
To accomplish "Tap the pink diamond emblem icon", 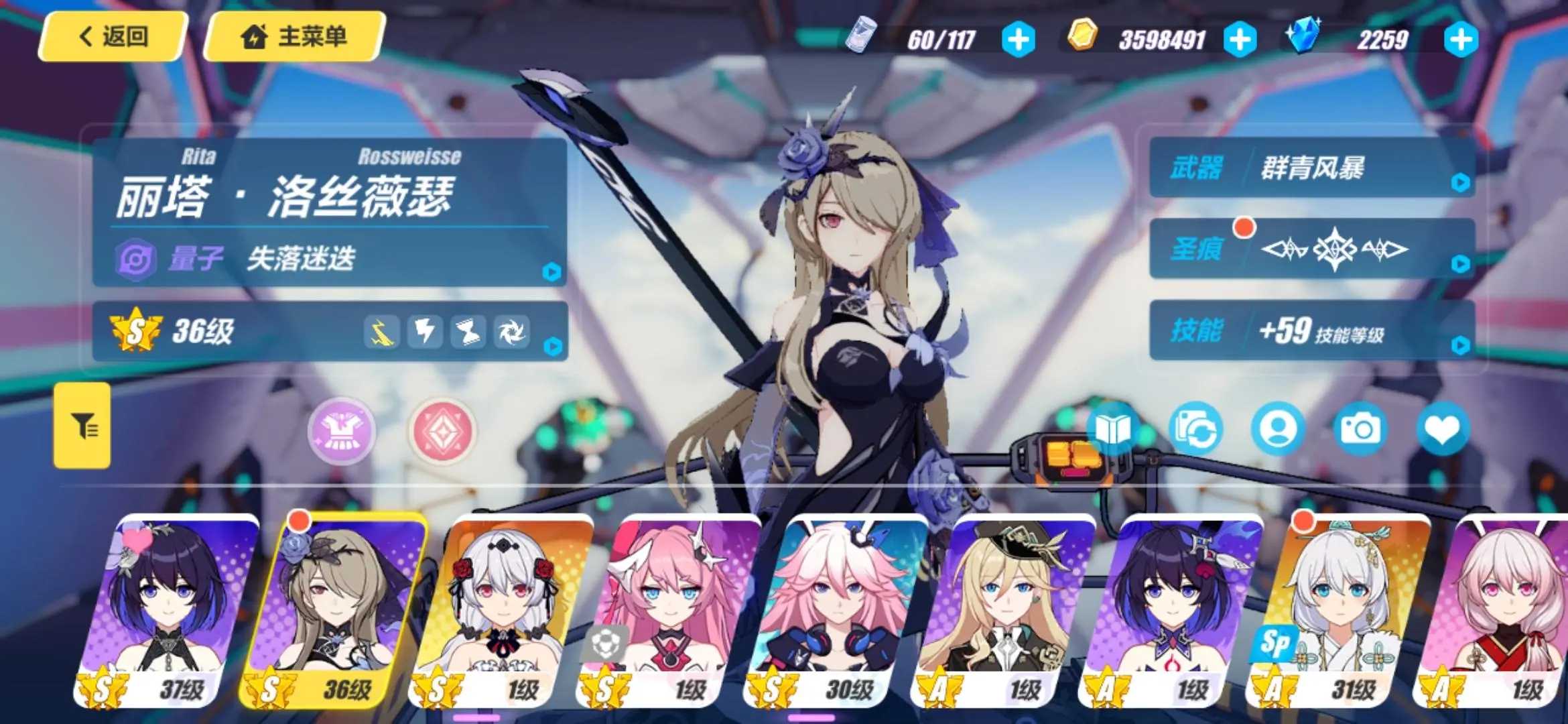I will pyautogui.click(x=442, y=430).
